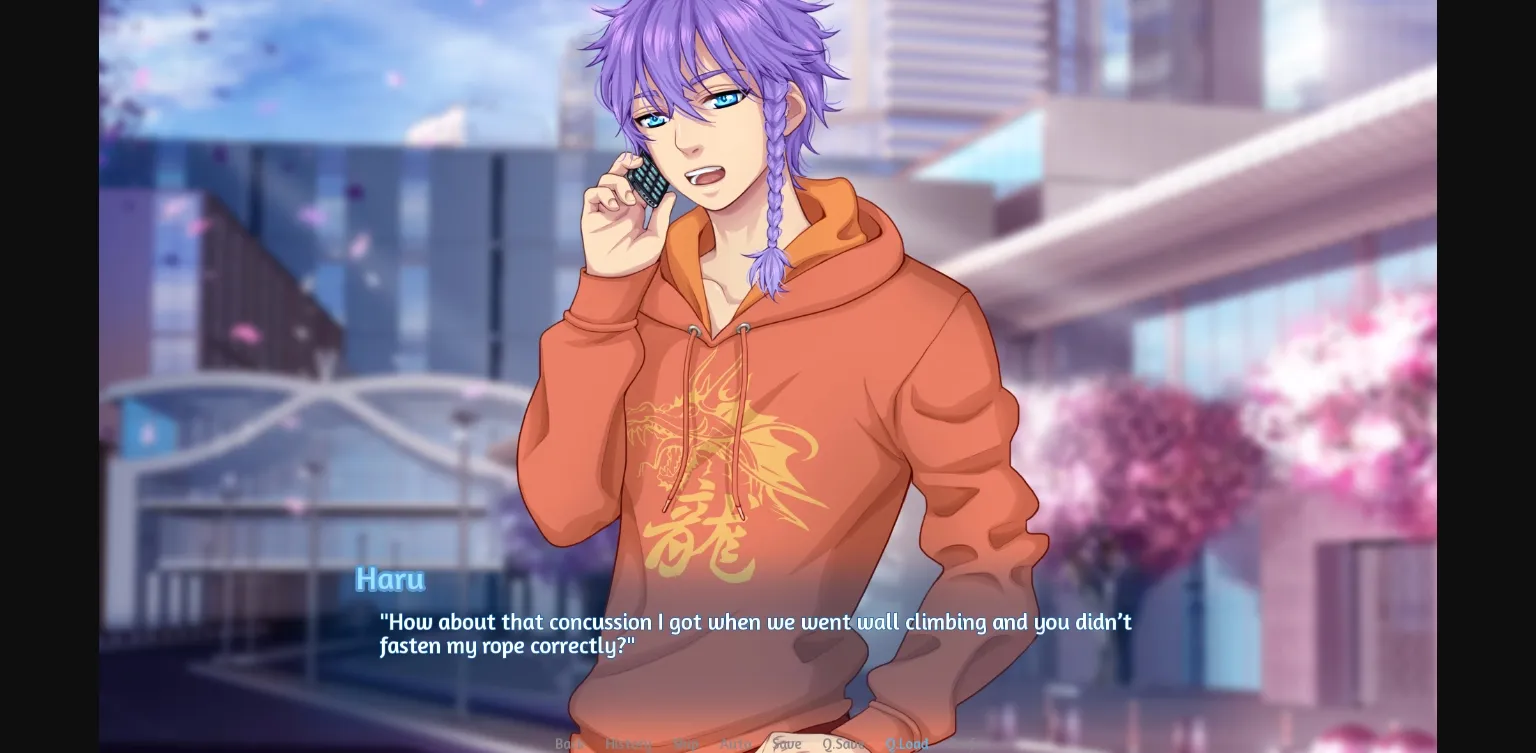The width and height of the screenshot is (1536, 753).
Task: Click Haru's name label
Action: pyautogui.click(x=390, y=579)
